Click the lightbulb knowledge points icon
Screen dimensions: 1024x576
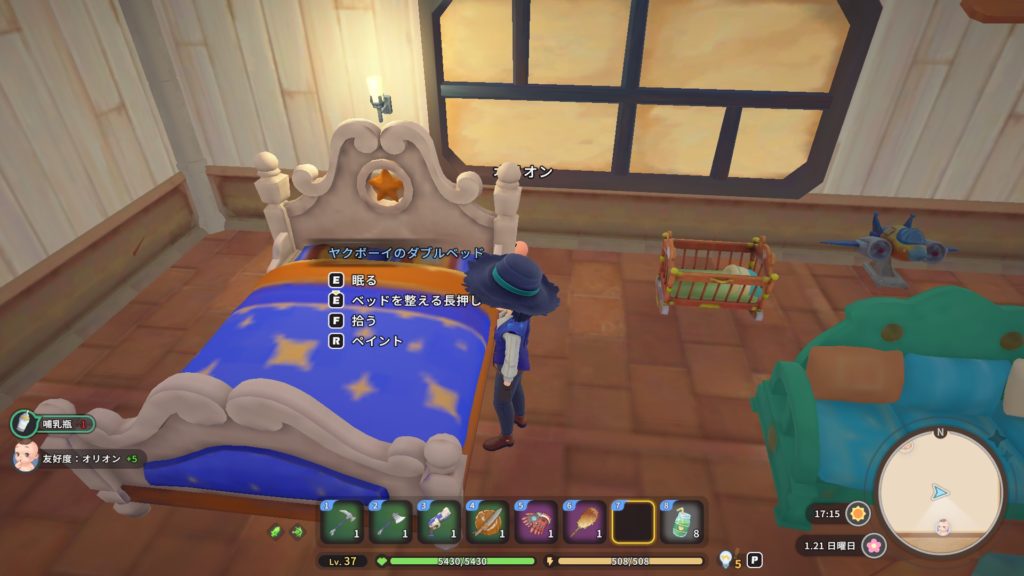coord(725,560)
